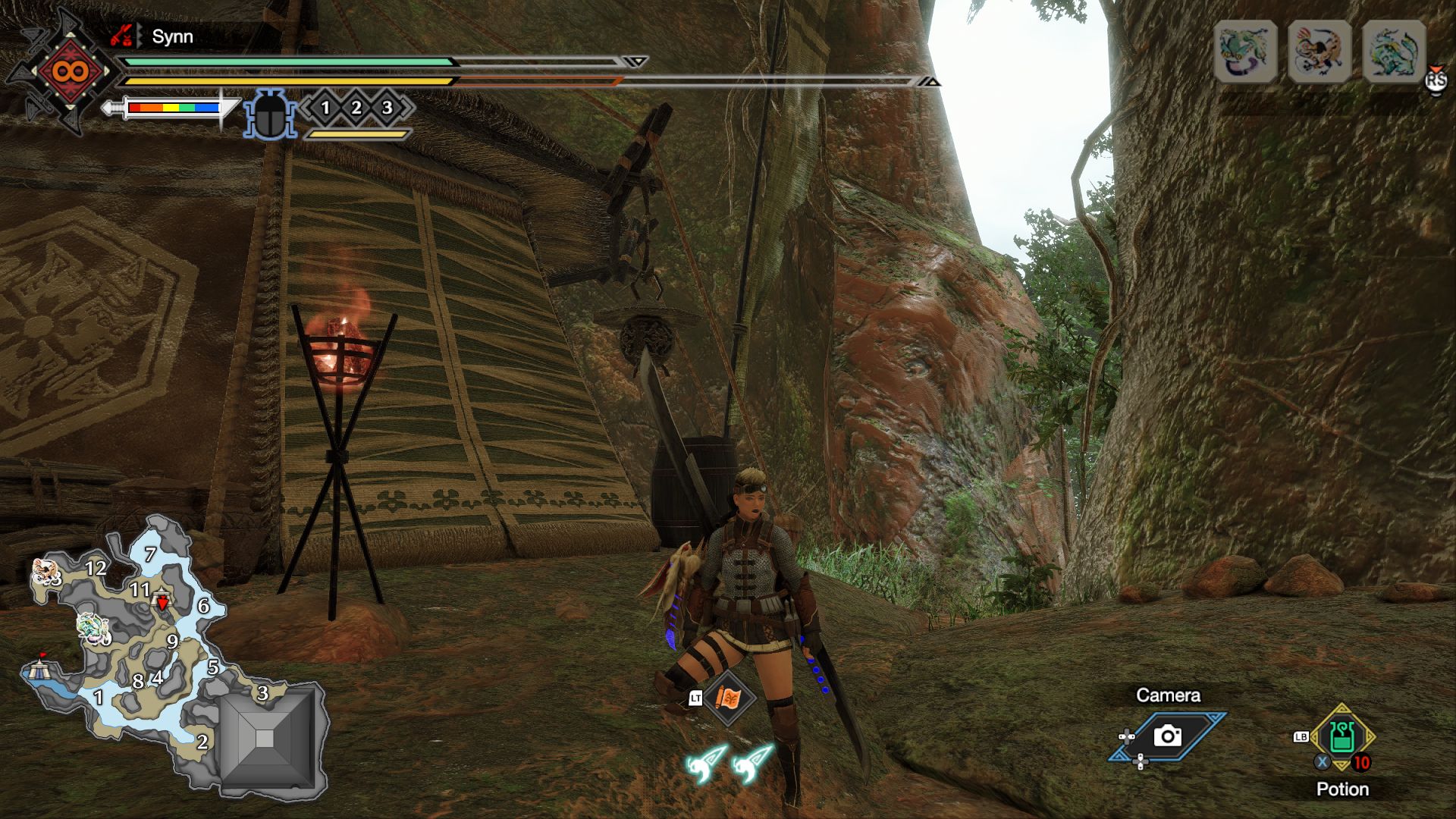
Task: Click the right wirebug icon
Action: pos(752,762)
